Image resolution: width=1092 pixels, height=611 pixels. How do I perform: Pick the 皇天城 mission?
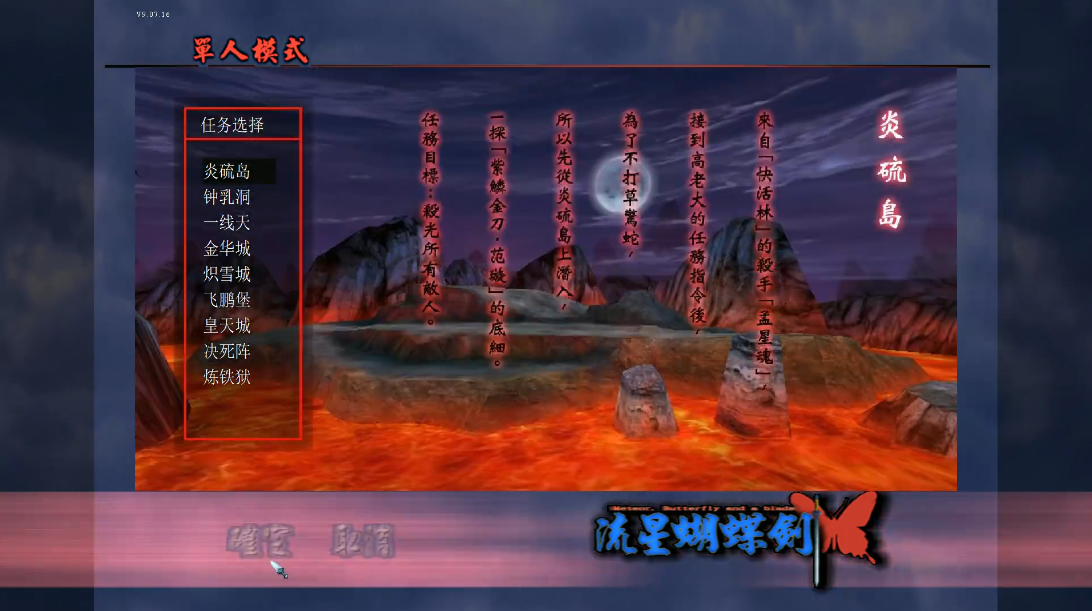pos(227,326)
